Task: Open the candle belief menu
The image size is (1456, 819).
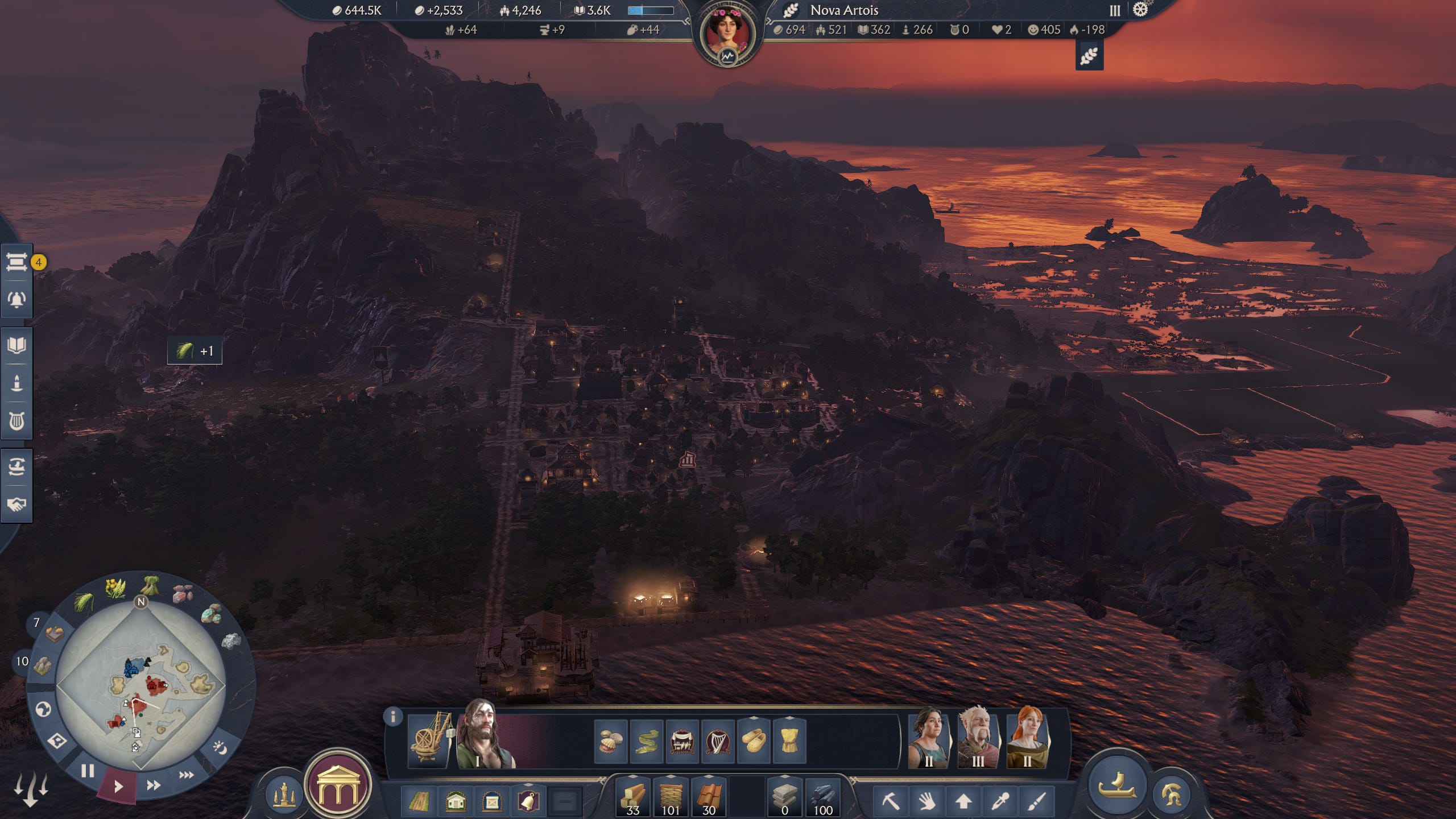Action: (16, 383)
